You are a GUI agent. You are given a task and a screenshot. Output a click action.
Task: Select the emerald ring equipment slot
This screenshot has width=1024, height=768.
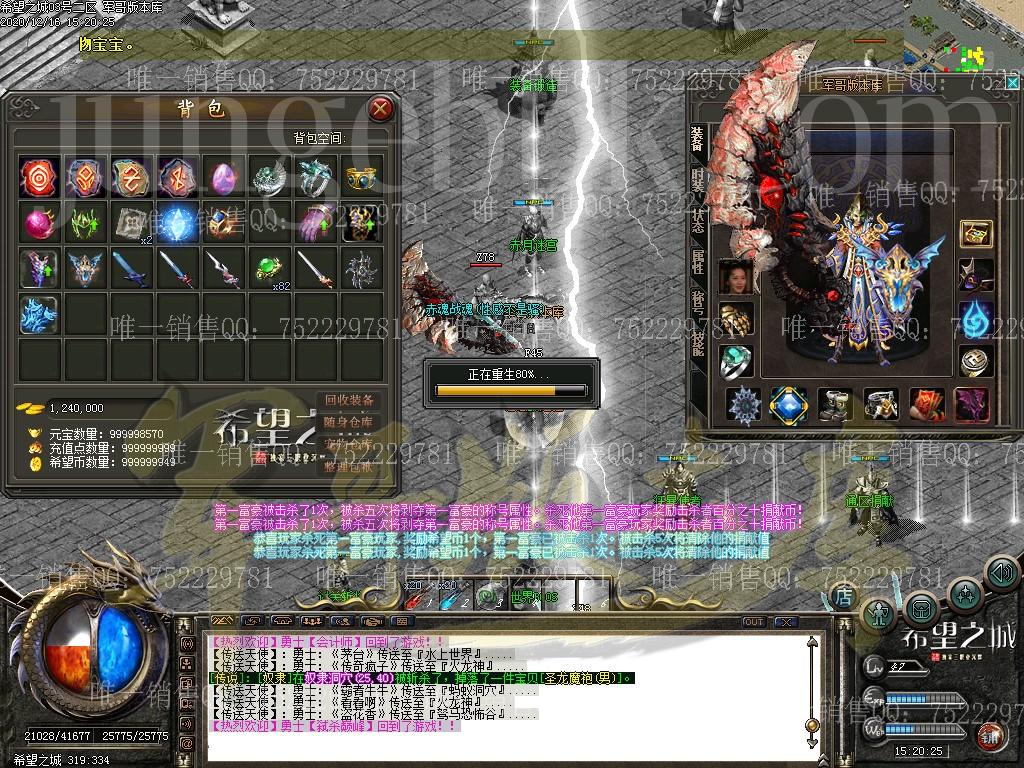[x=736, y=362]
